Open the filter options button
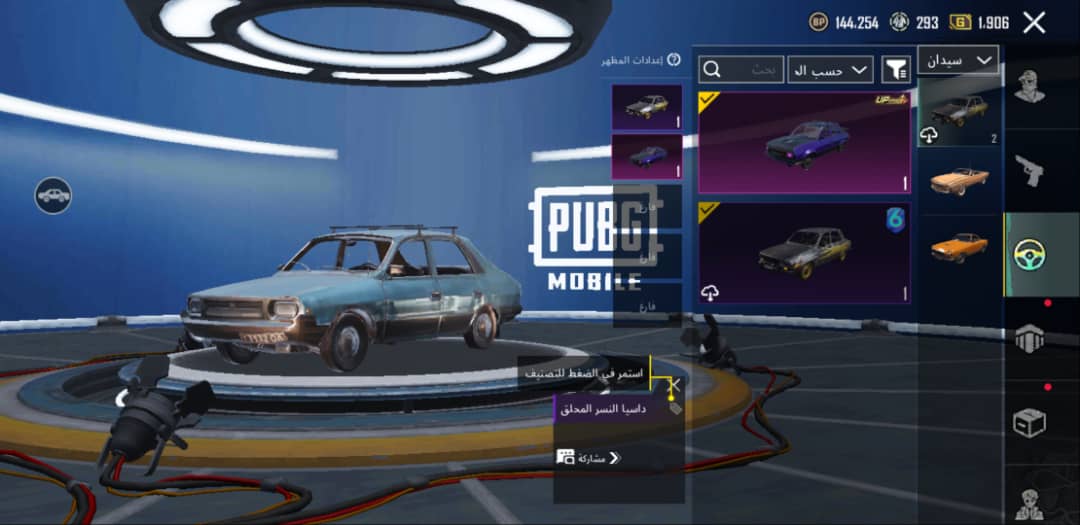Screen dimensions: 1080x525 896,69
